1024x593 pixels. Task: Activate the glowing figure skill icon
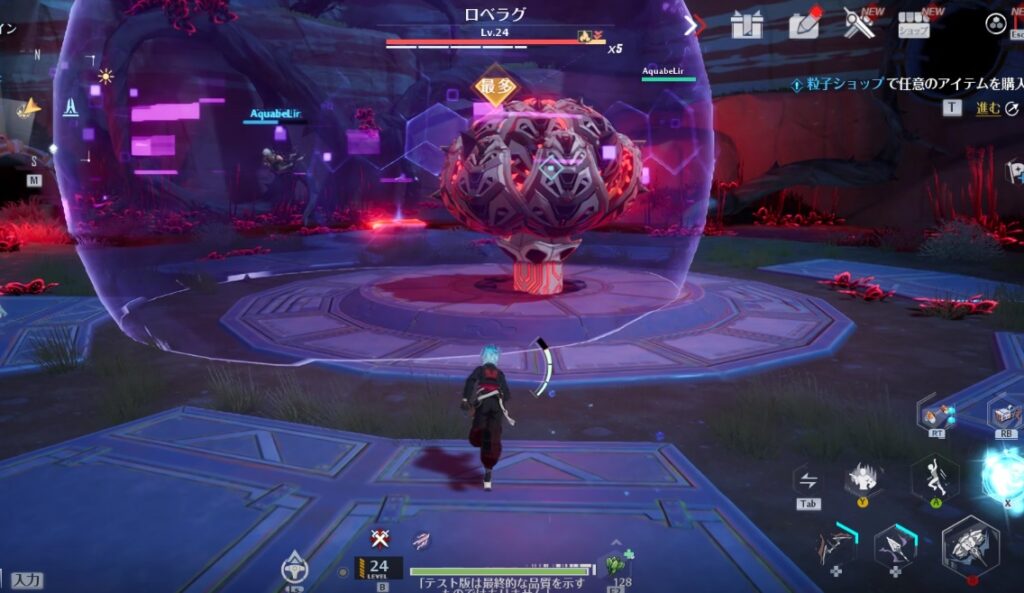(x=862, y=478)
